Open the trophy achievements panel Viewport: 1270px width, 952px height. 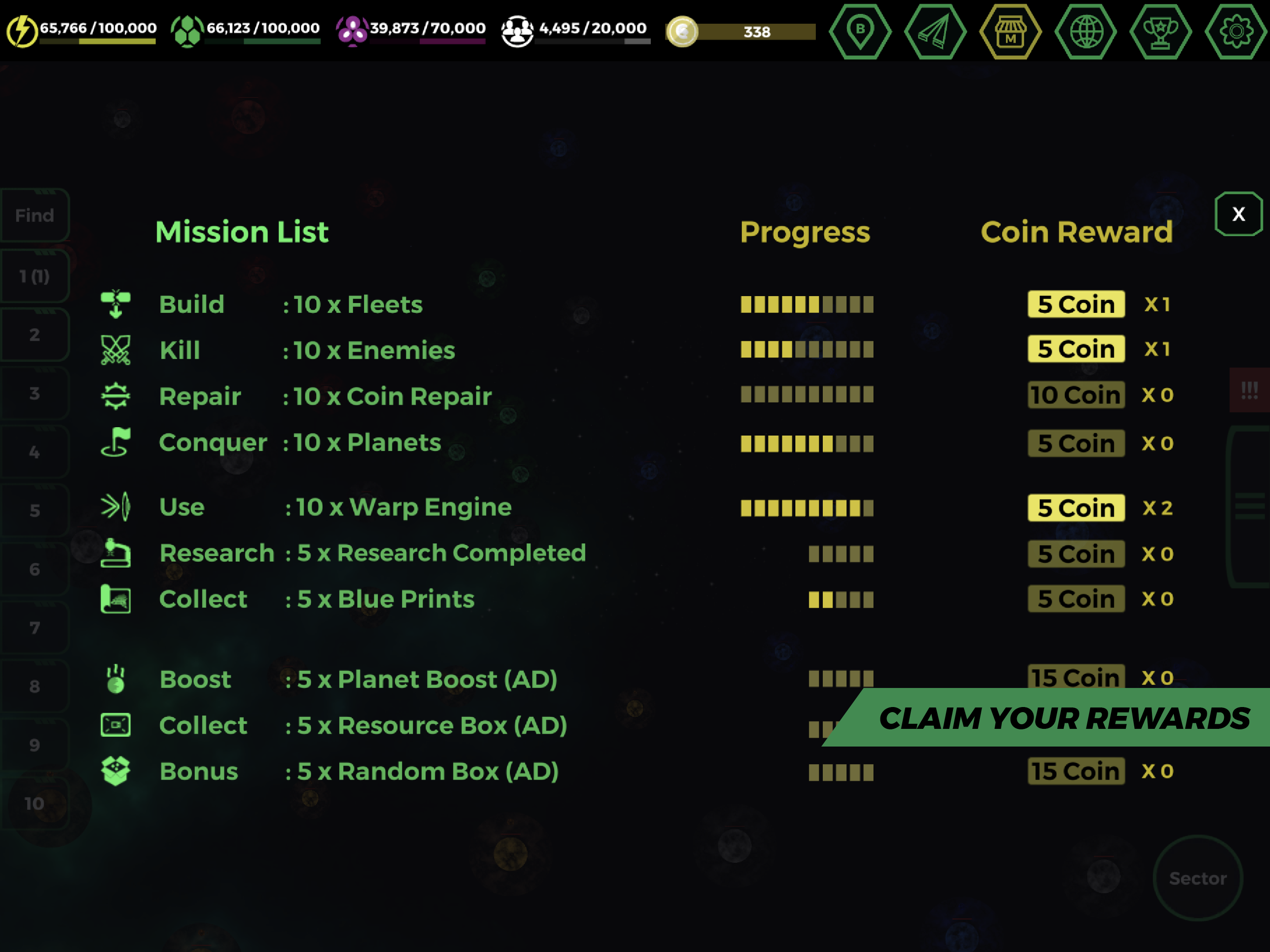pyautogui.click(x=1162, y=32)
